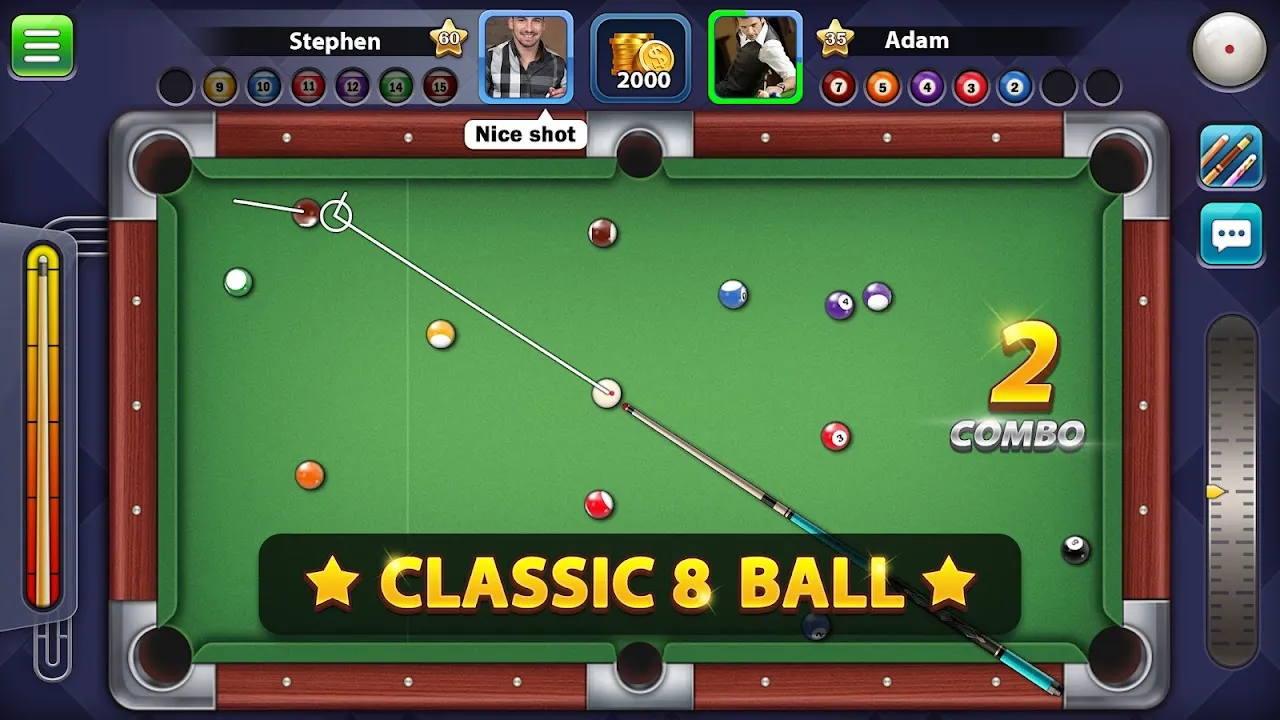
Task: Click the aiming line target circle
Action: coord(337,213)
